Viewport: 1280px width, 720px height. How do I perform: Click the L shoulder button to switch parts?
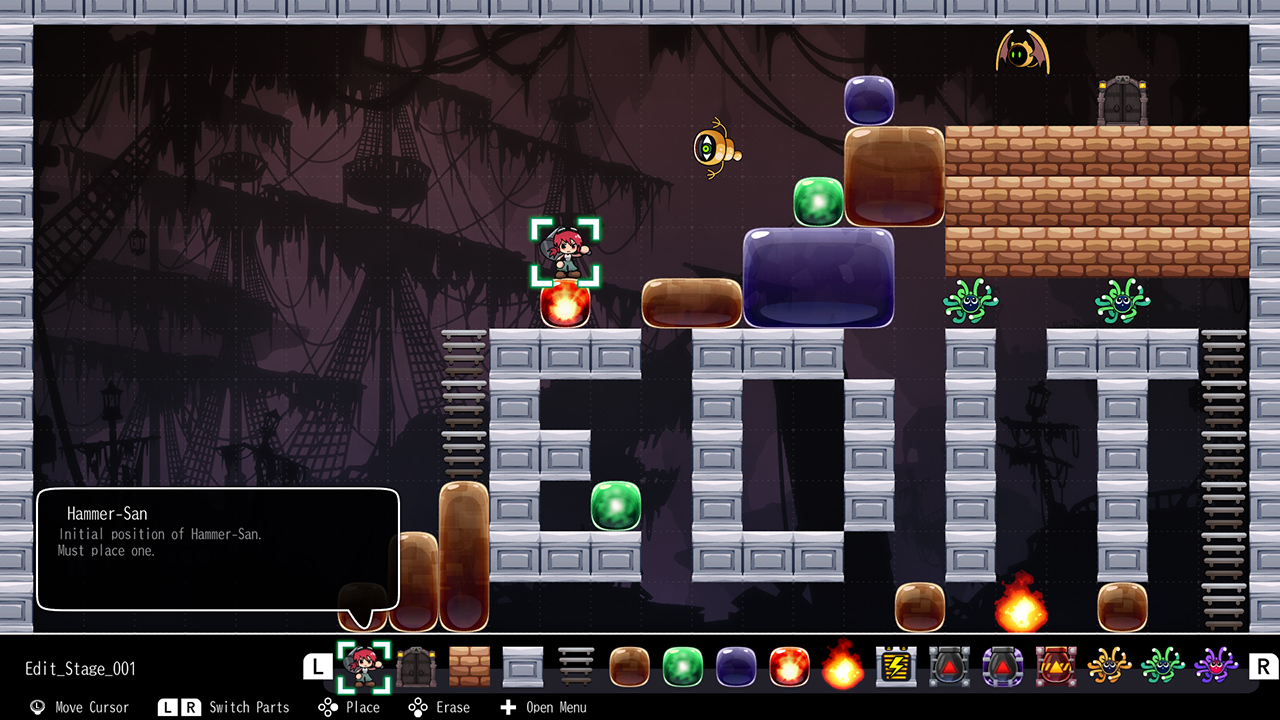[318, 664]
